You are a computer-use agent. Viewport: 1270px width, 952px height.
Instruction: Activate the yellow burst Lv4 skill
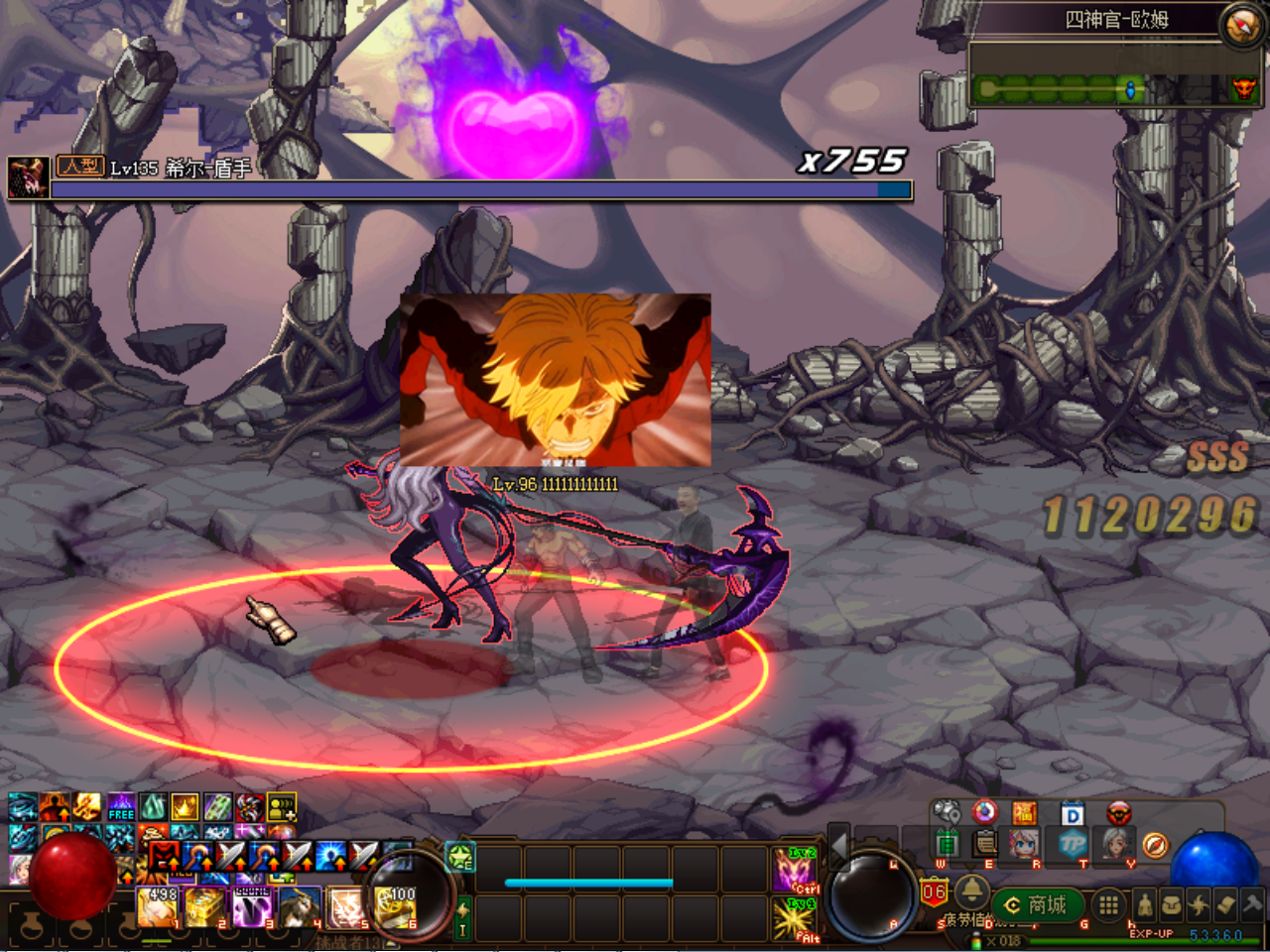click(x=795, y=917)
